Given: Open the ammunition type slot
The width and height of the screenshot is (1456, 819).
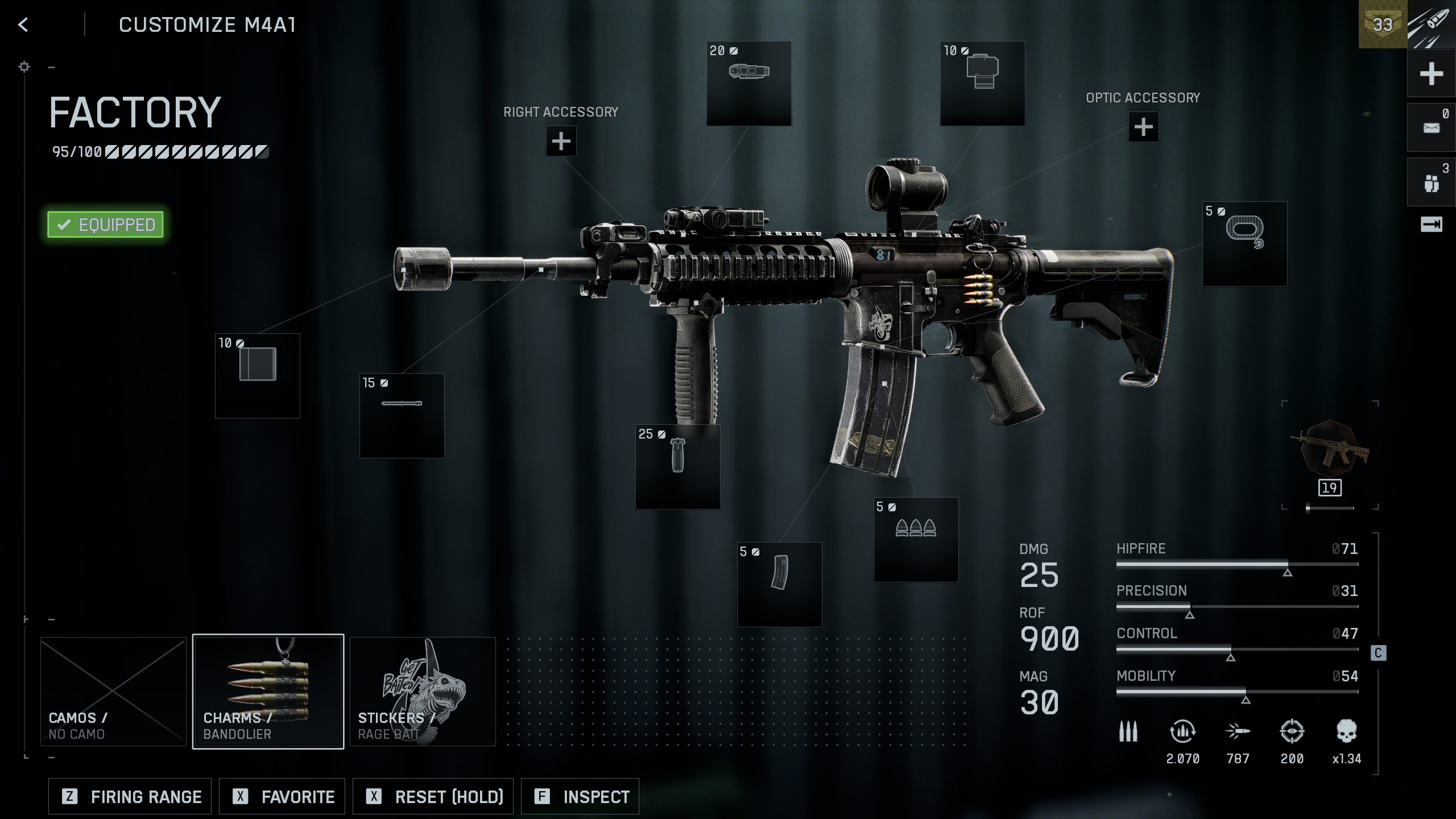Looking at the screenshot, I should point(916,540).
